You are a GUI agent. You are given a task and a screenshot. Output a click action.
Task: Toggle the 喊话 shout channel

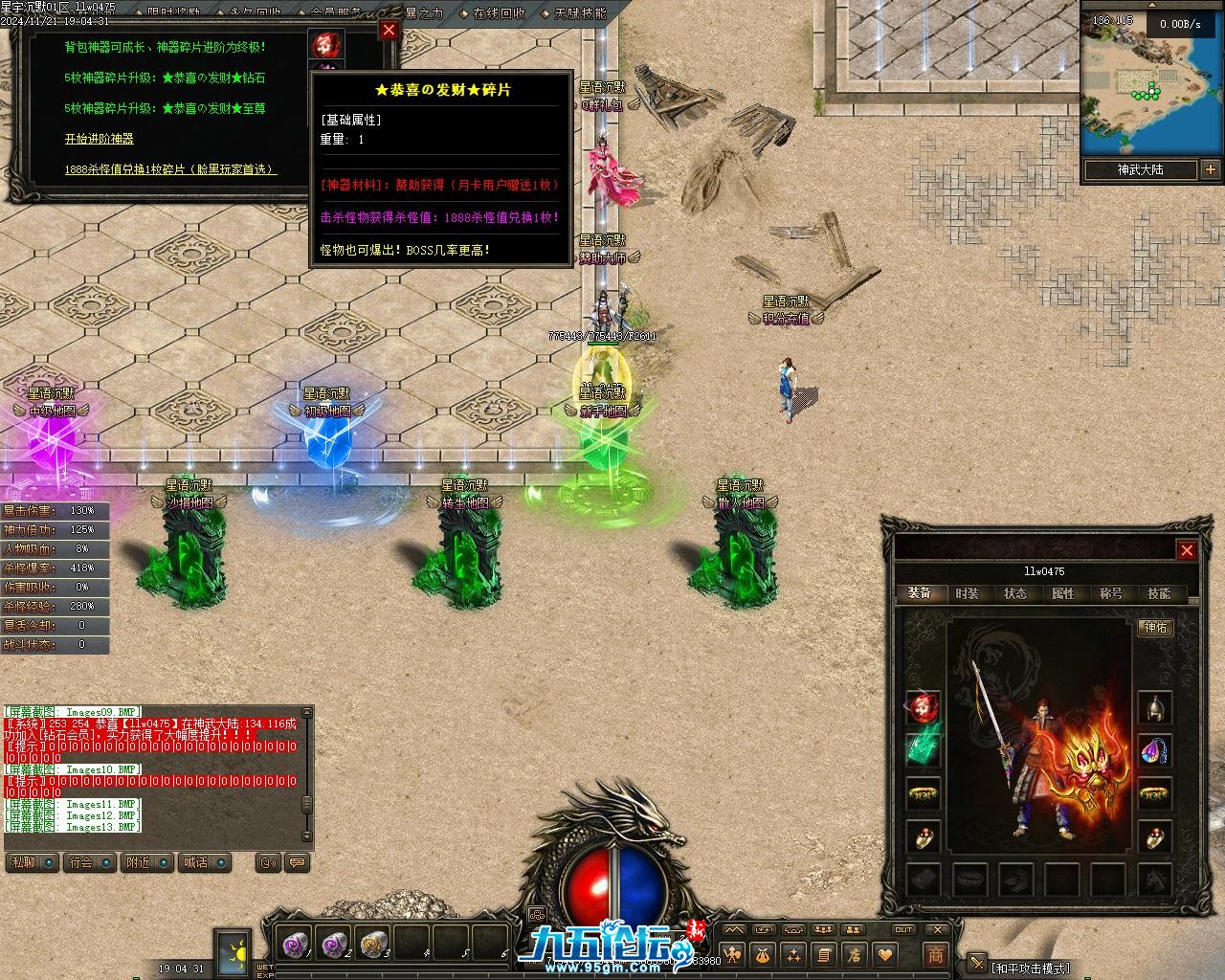[x=203, y=862]
